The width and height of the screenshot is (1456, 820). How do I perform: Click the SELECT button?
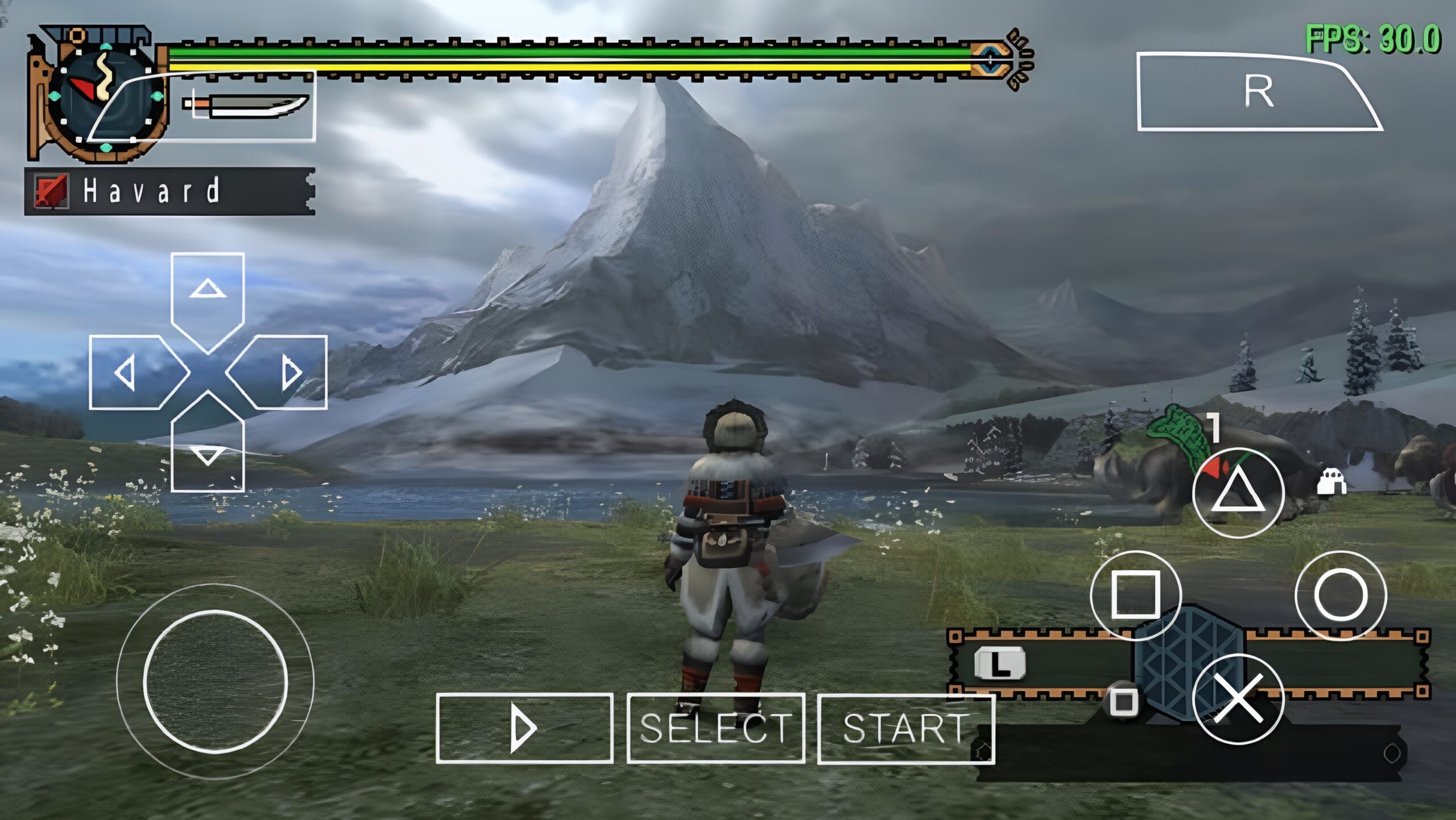[x=715, y=728]
